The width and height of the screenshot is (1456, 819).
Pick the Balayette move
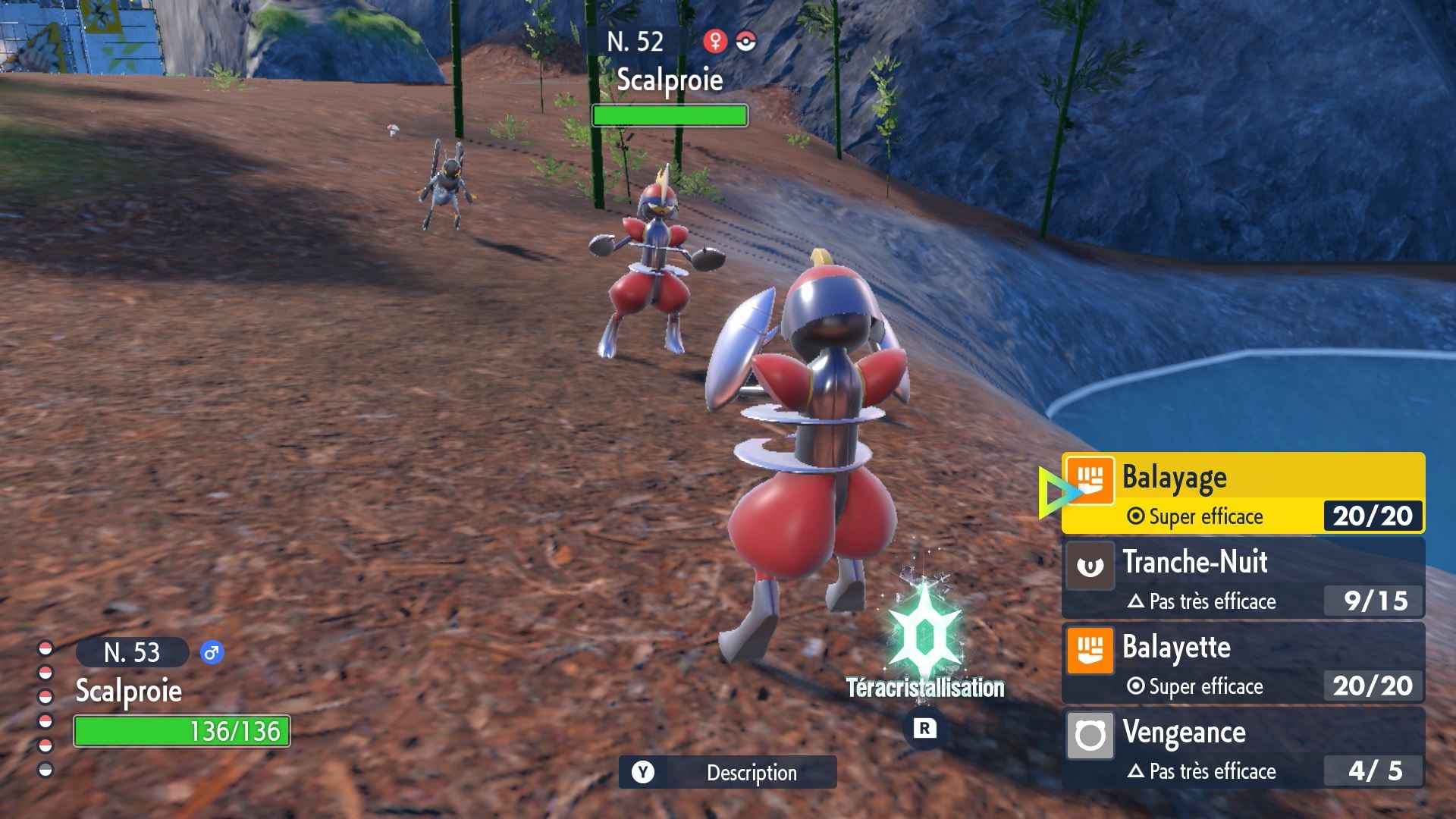point(1242,663)
